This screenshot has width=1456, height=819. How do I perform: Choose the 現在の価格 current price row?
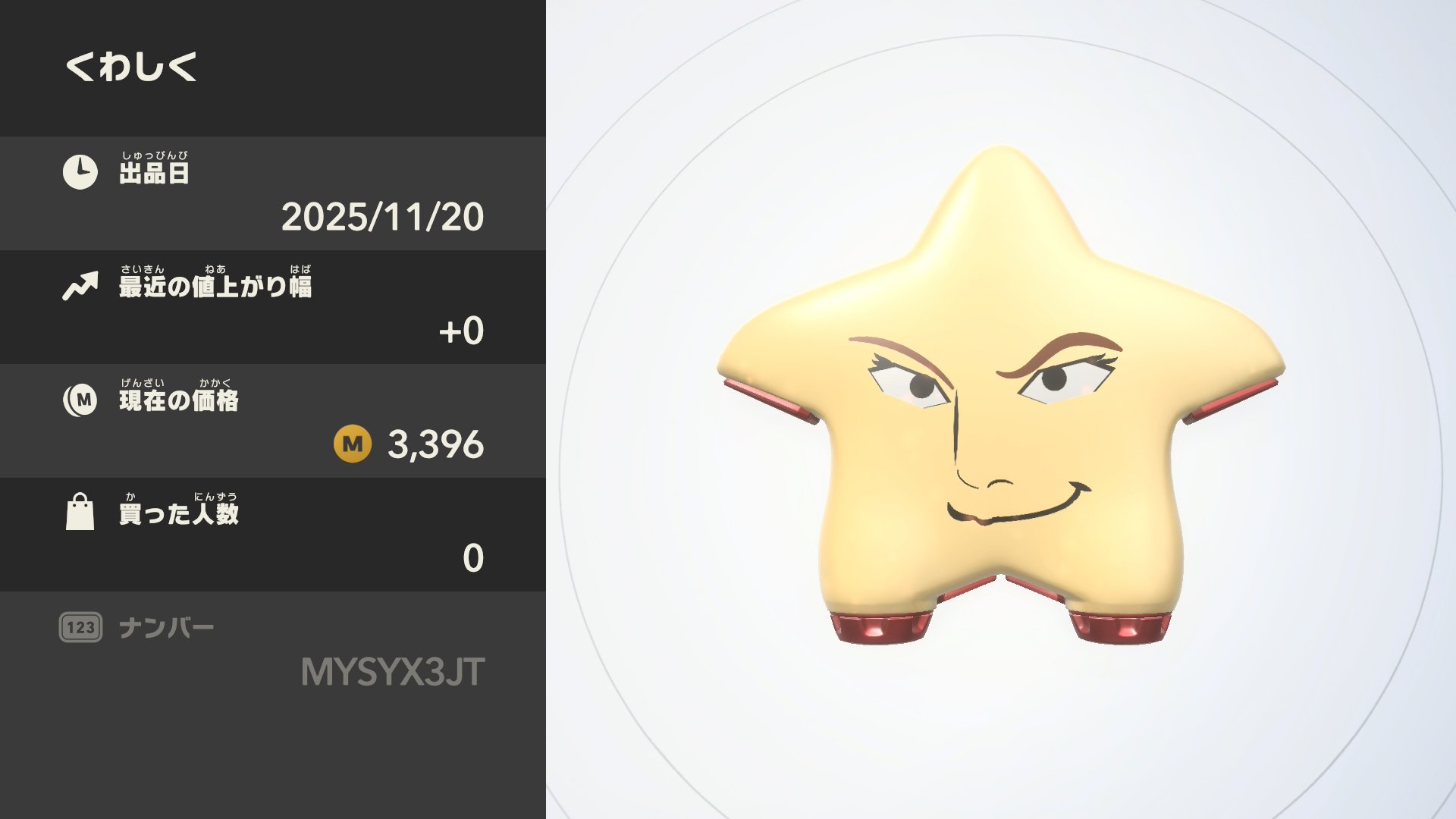click(273, 421)
